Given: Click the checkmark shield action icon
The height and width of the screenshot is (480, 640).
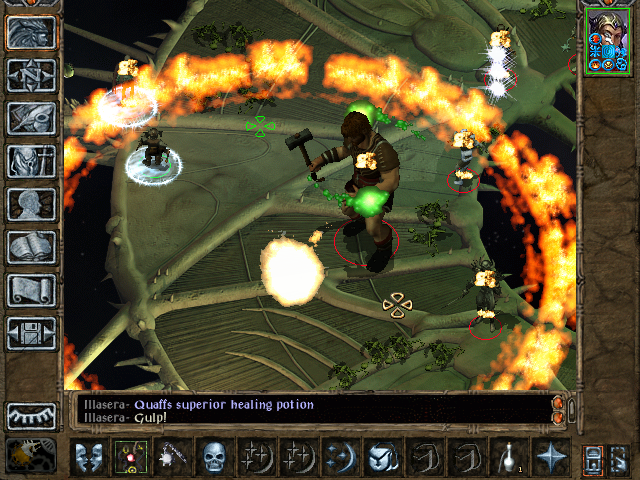Looking at the screenshot, I should point(383,458).
